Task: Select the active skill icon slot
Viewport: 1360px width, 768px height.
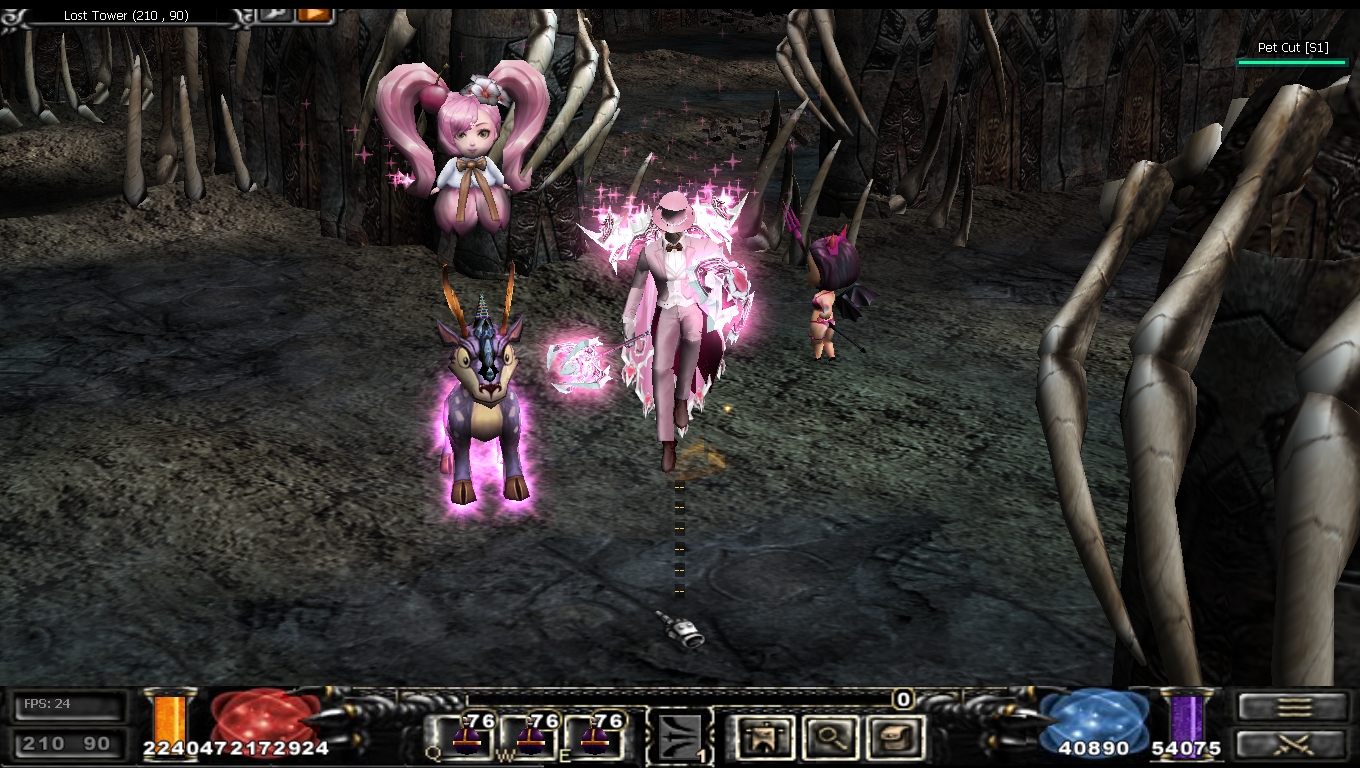Action: (680, 737)
